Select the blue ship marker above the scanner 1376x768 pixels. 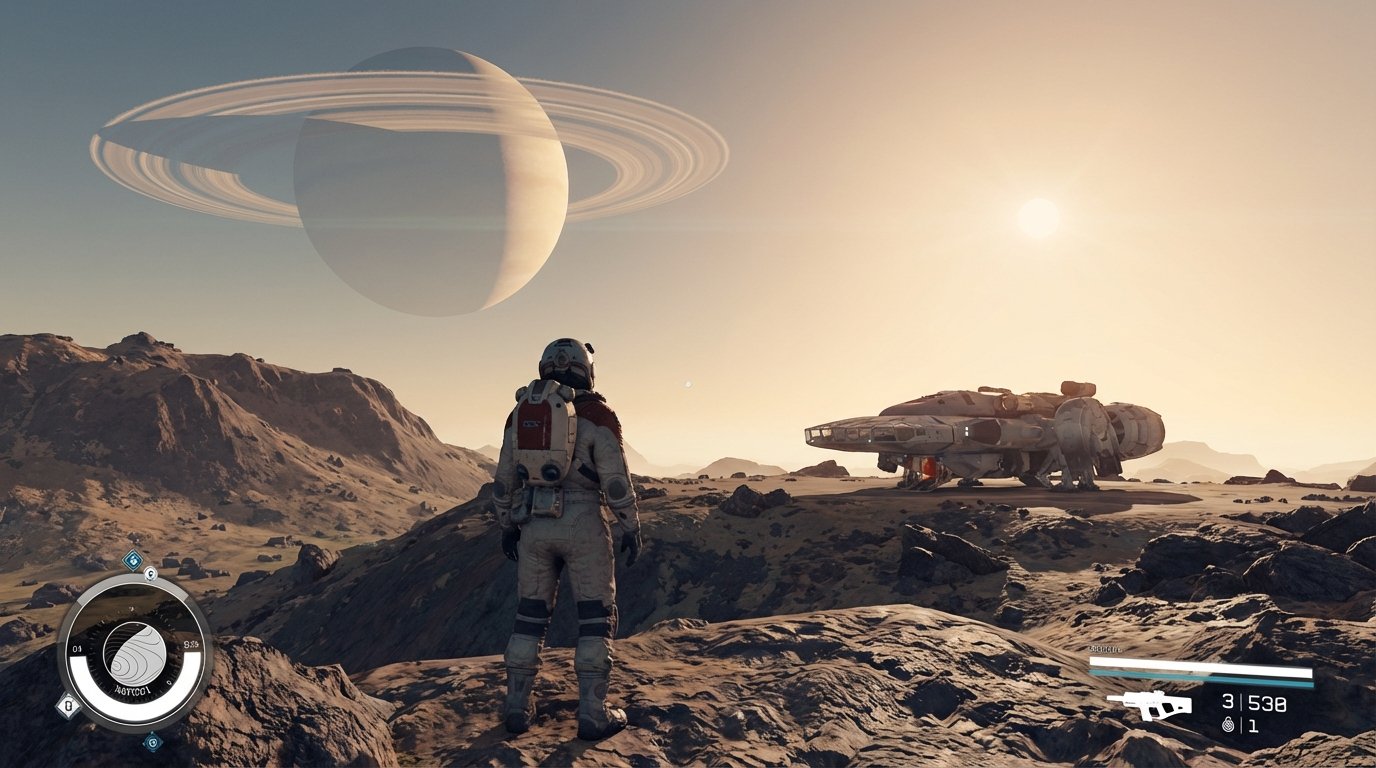click(133, 559)
